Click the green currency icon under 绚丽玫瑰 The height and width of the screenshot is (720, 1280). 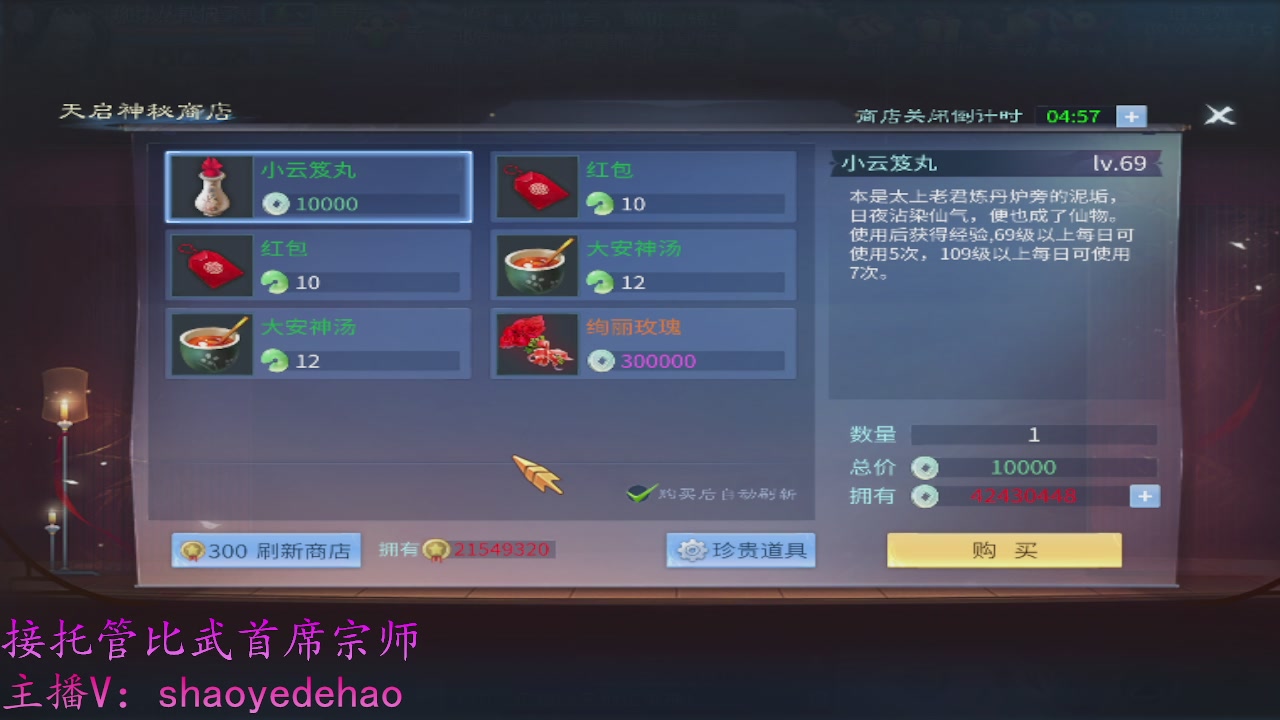601,361
